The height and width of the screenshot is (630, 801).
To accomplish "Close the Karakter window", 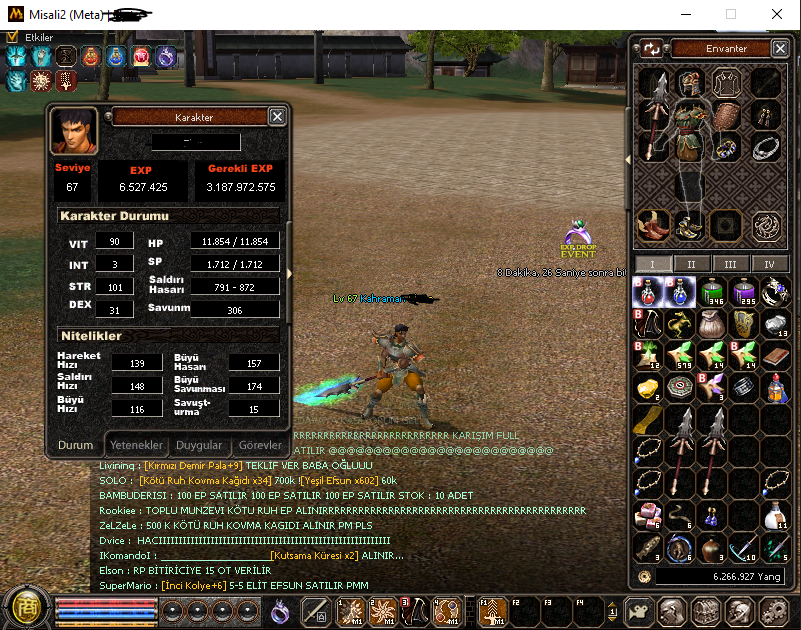I will click(x=277, y=117).
